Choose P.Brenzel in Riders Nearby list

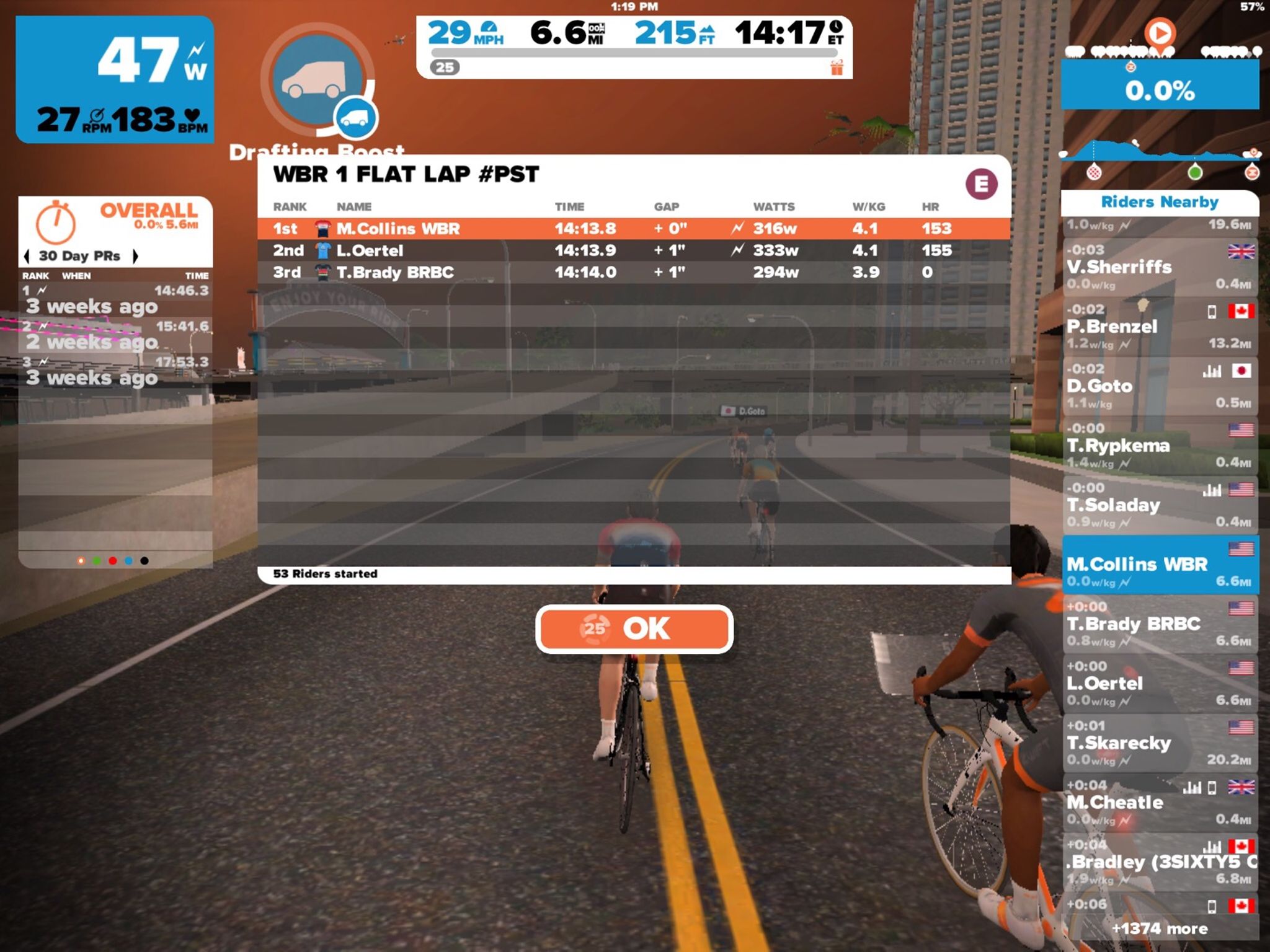click(1159, 327)
